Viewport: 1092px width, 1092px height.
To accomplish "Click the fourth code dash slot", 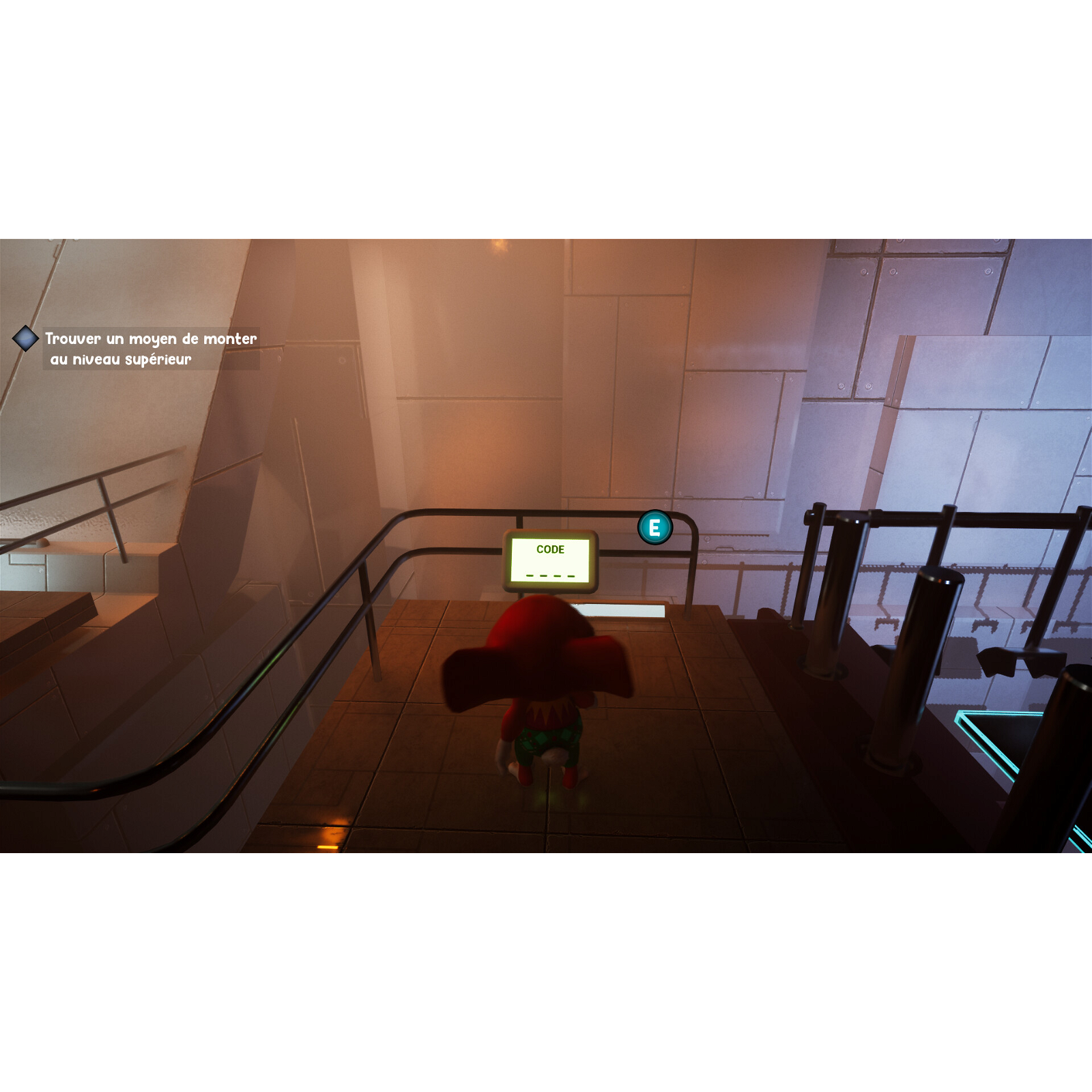I will point(571,575).
